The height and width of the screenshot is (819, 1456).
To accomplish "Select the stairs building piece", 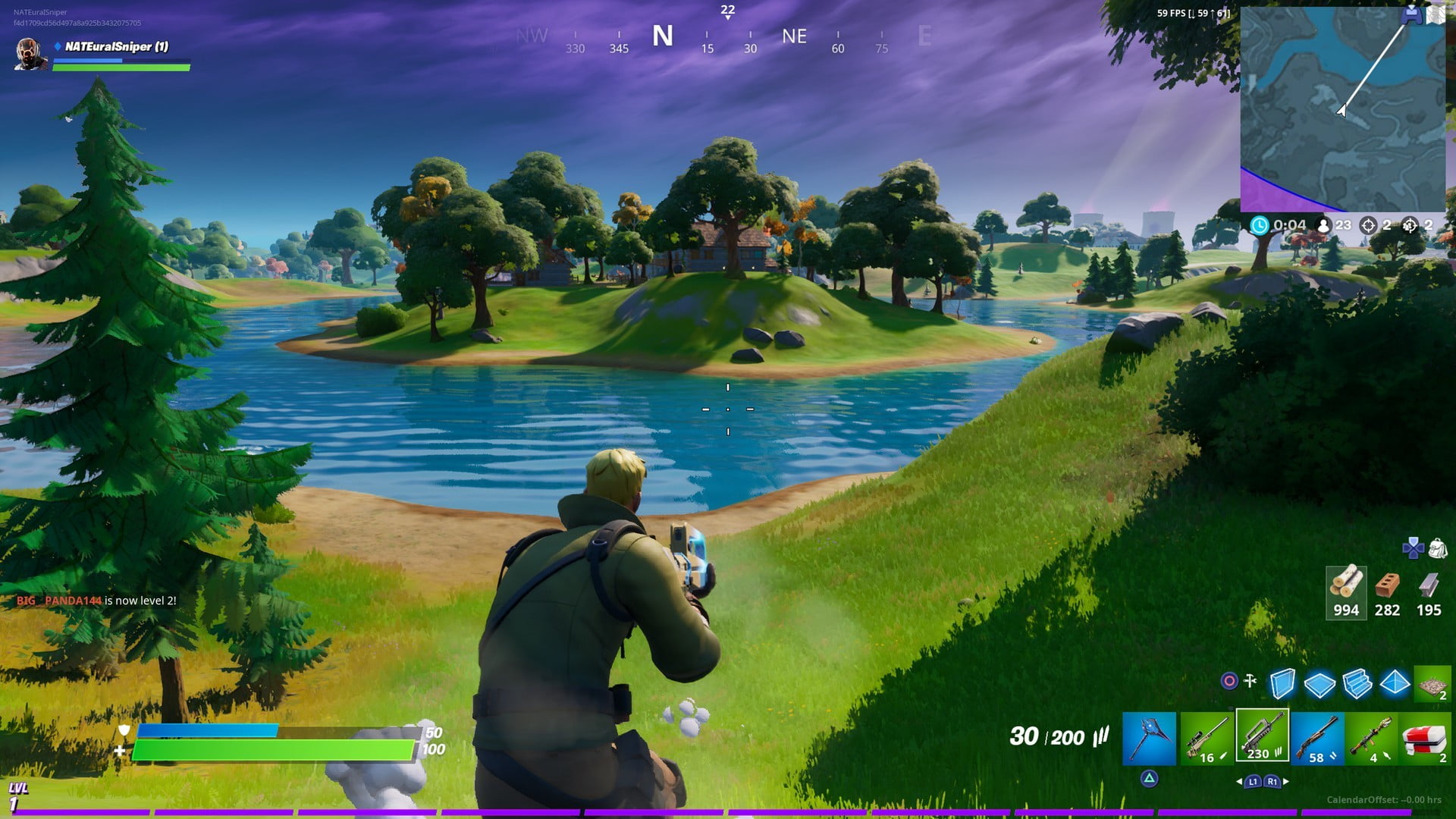I will tap(1357, 683).
